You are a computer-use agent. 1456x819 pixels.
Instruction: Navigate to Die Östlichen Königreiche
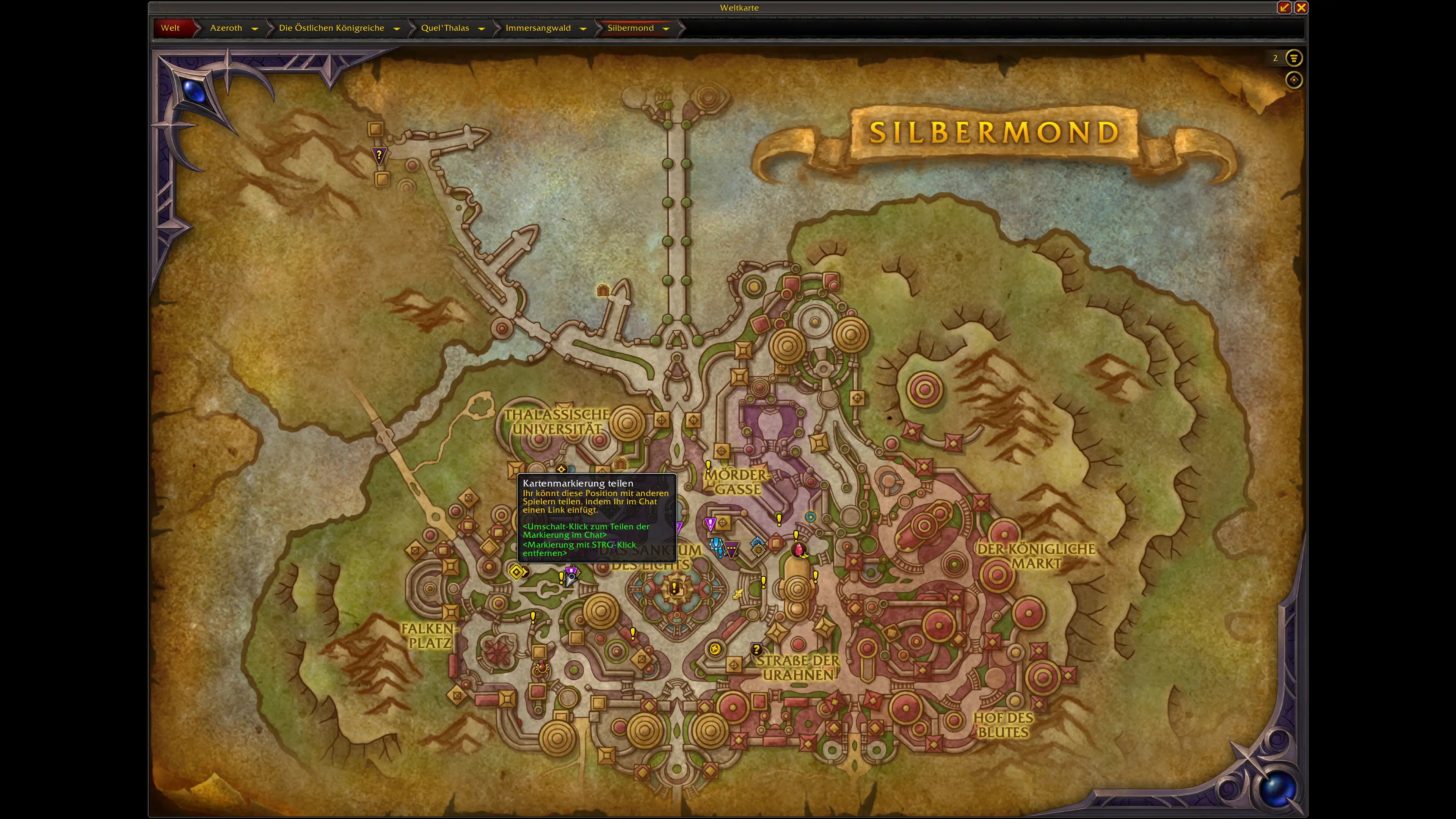(x=331, y=28)
